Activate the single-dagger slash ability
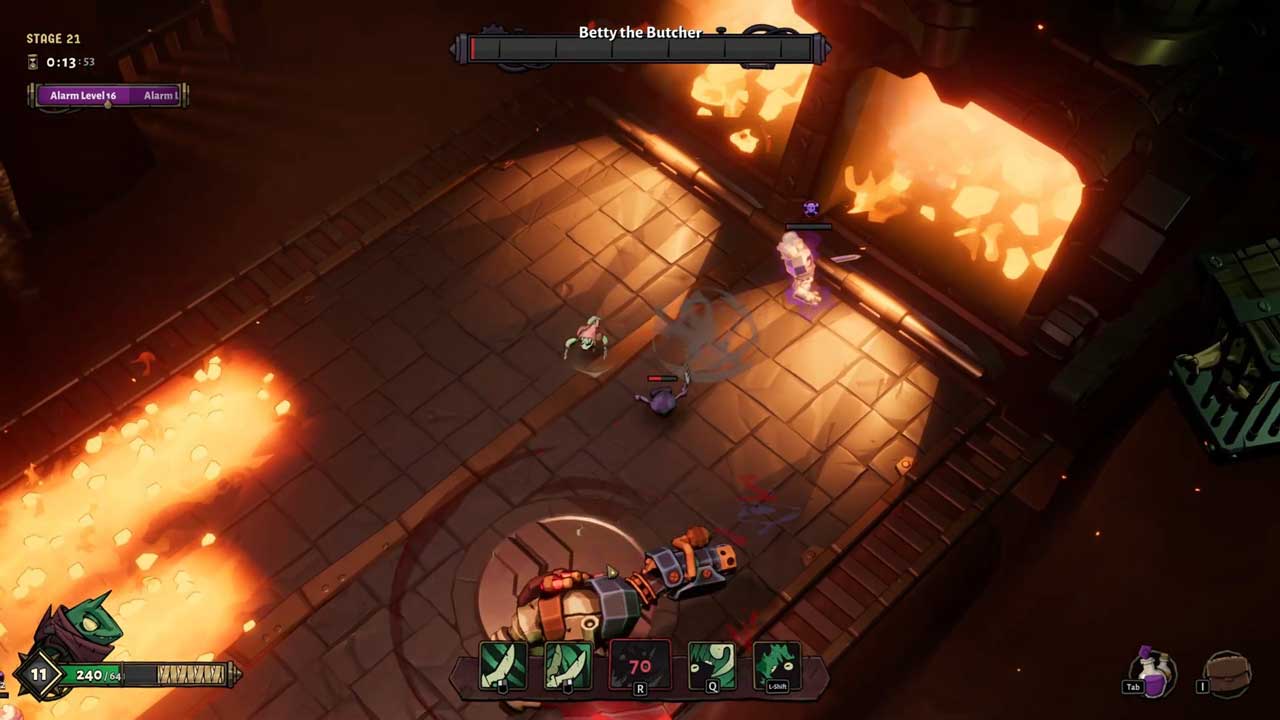 (x=502, y=667)
